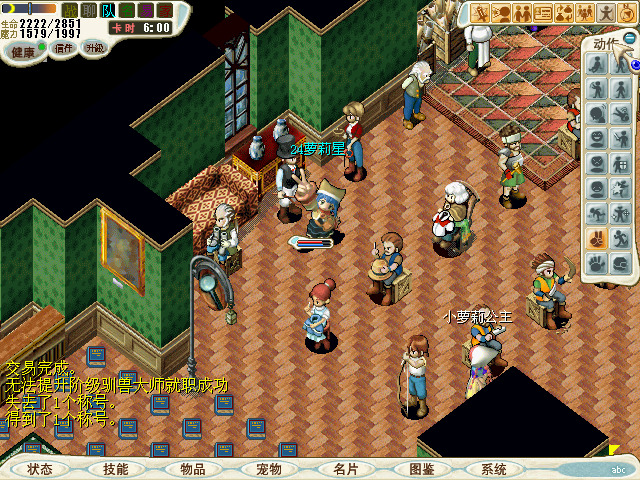Screen dimensions: 640x480
Task: Toggle the 队 (Team) switch
Action: pos(108,10)
